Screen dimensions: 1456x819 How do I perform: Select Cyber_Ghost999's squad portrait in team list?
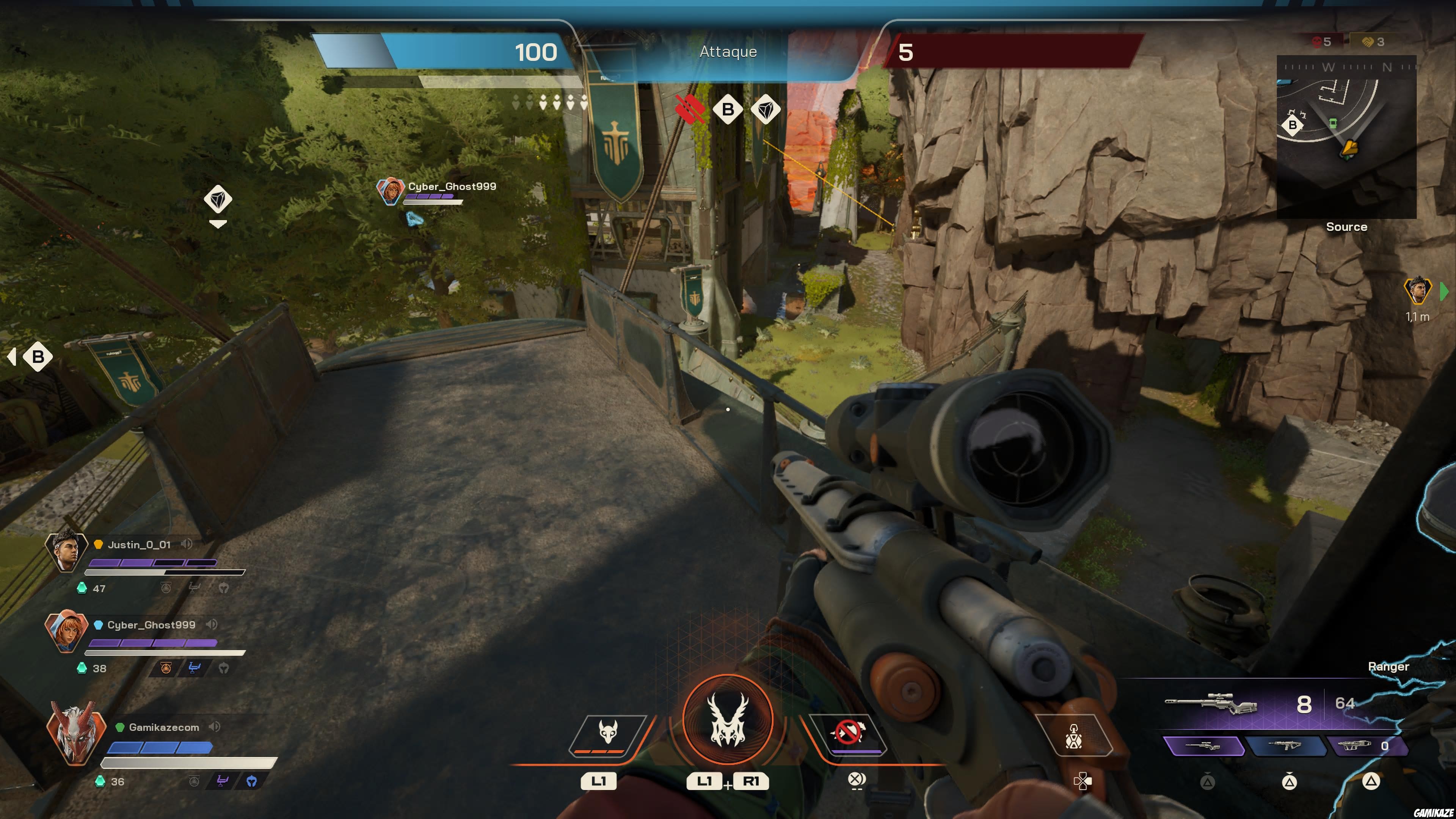66,630
